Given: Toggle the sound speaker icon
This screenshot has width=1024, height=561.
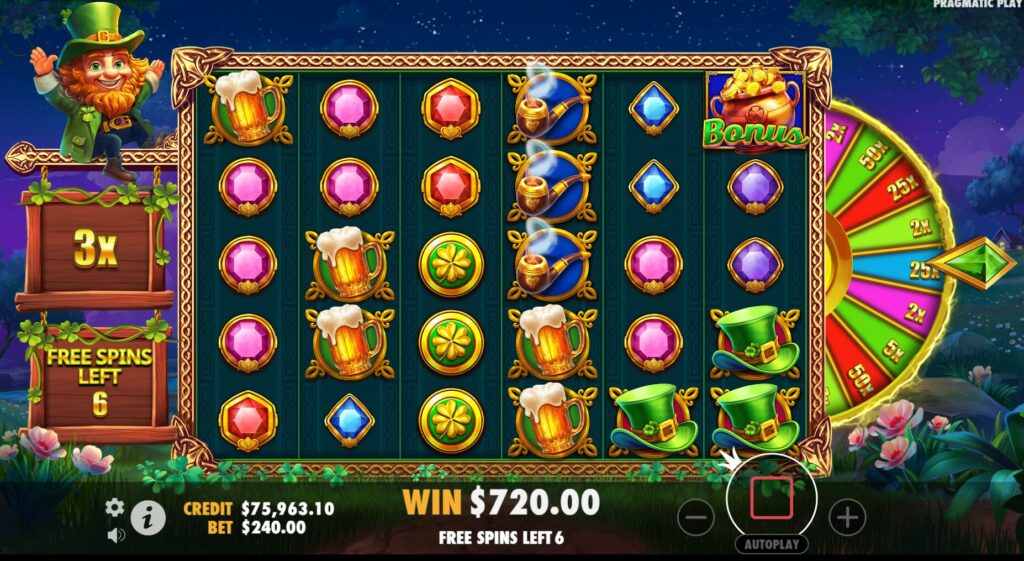Looking at the screenshot, I should pos(115,535).
